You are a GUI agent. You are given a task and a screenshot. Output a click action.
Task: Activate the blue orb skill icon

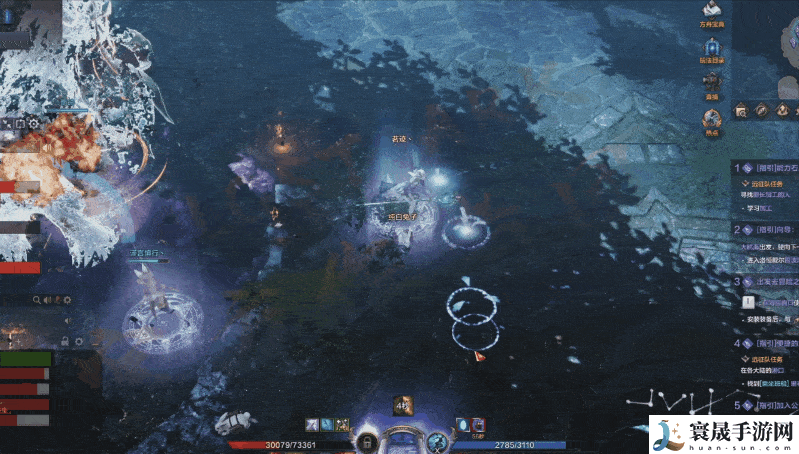463,424
